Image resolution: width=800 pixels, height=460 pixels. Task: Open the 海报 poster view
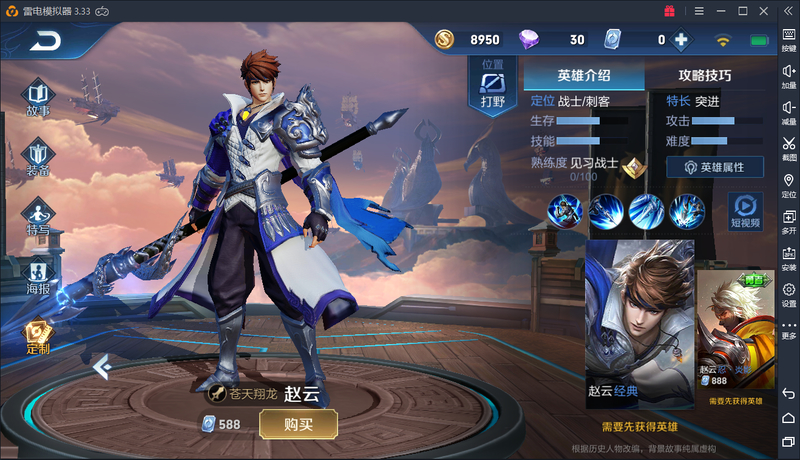tap(39, 275)
